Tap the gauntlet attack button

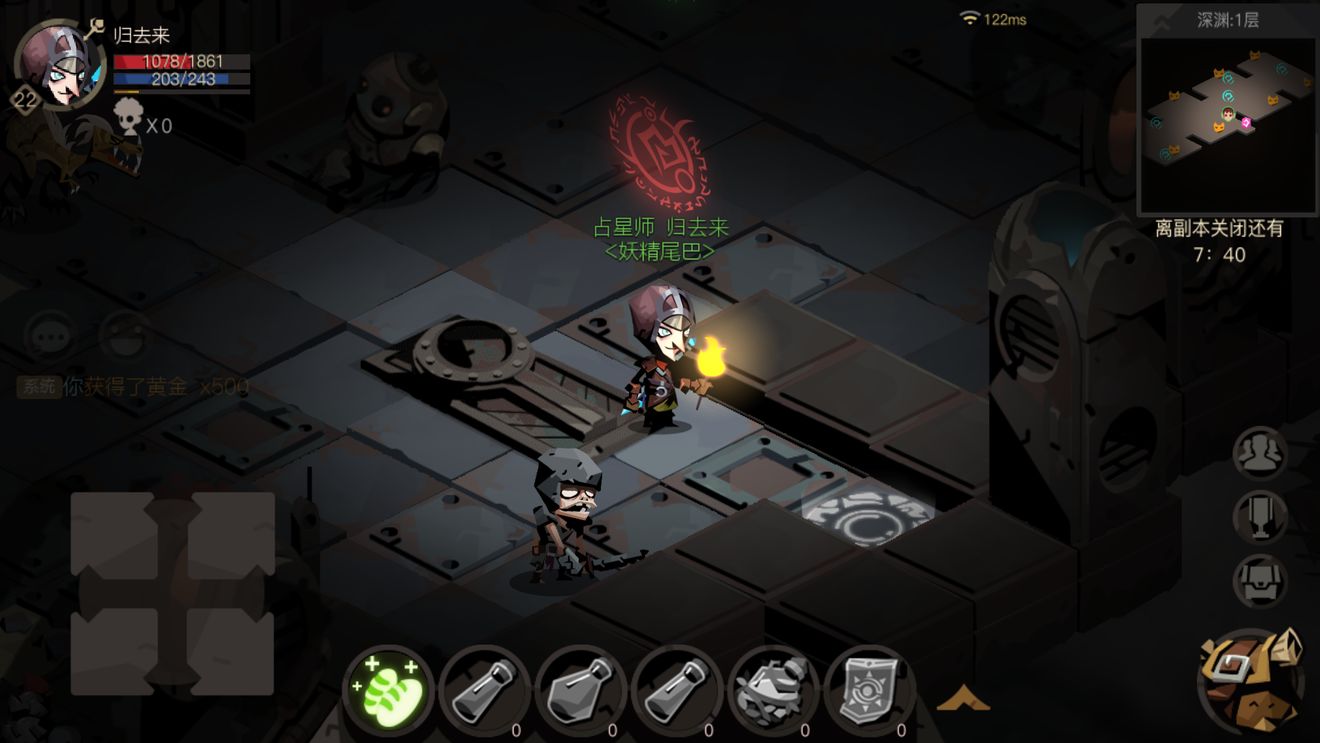tap(1251, 682)
